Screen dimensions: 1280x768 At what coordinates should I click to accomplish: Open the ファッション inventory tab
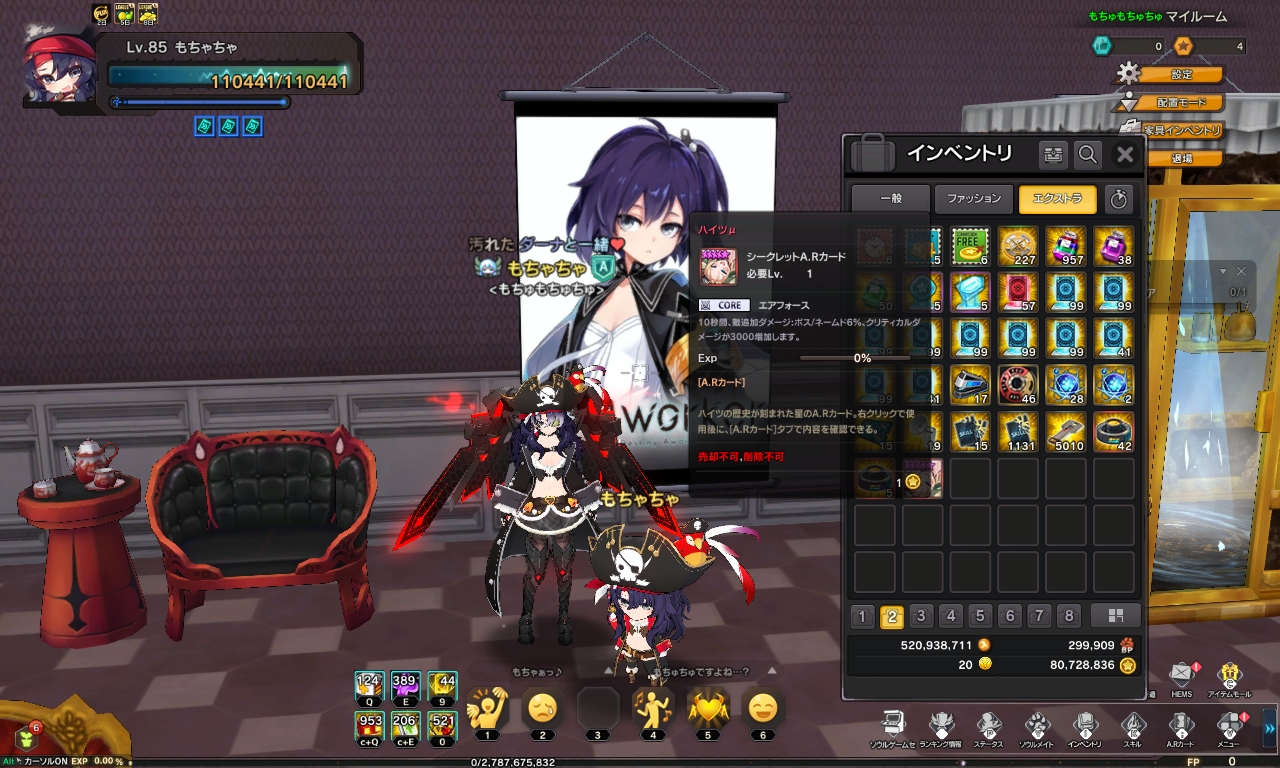(x=974, y=199)
